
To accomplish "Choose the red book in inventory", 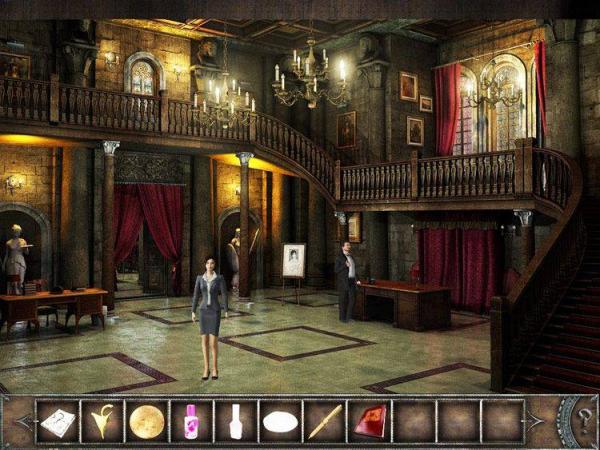I will click(x=369, y=421).
